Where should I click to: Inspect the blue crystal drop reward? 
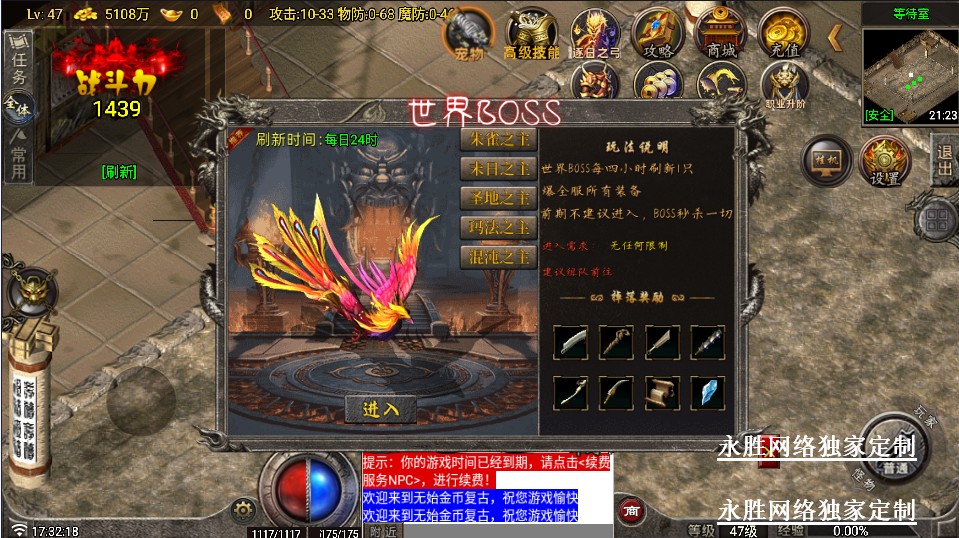tap(707, 393)
